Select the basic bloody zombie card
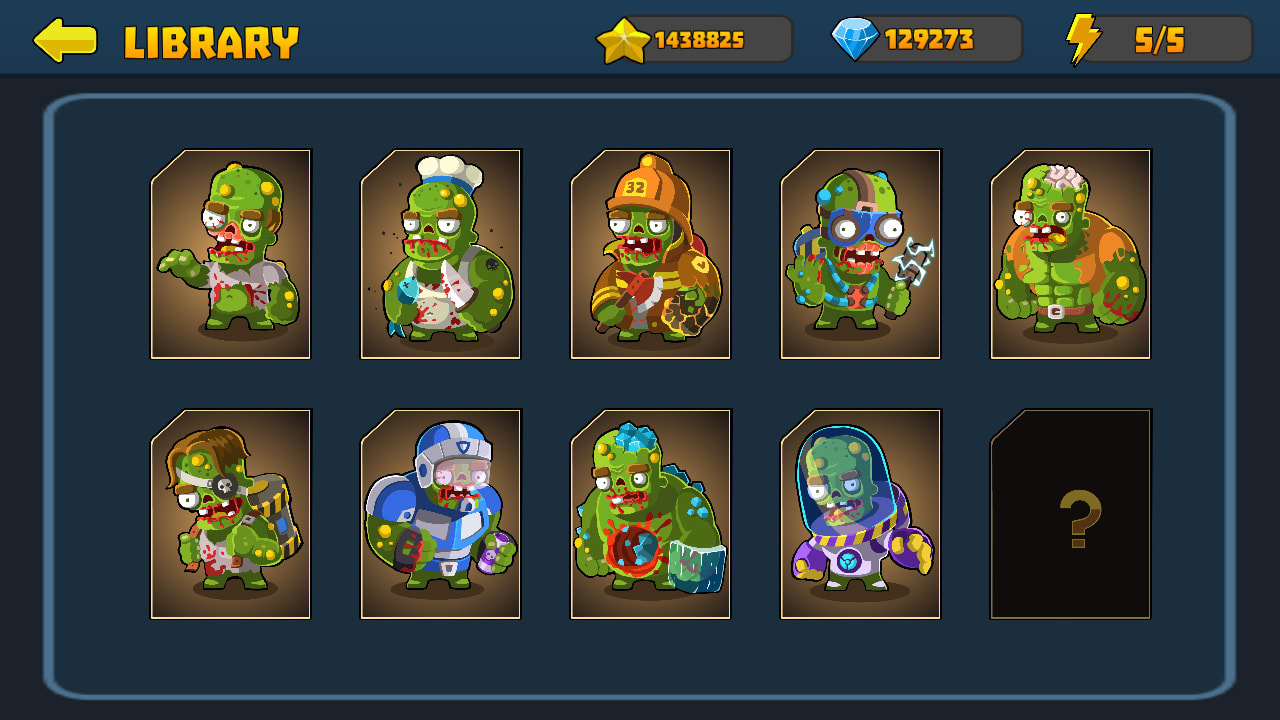This screenshot has height=720, width=1280. 231,254
